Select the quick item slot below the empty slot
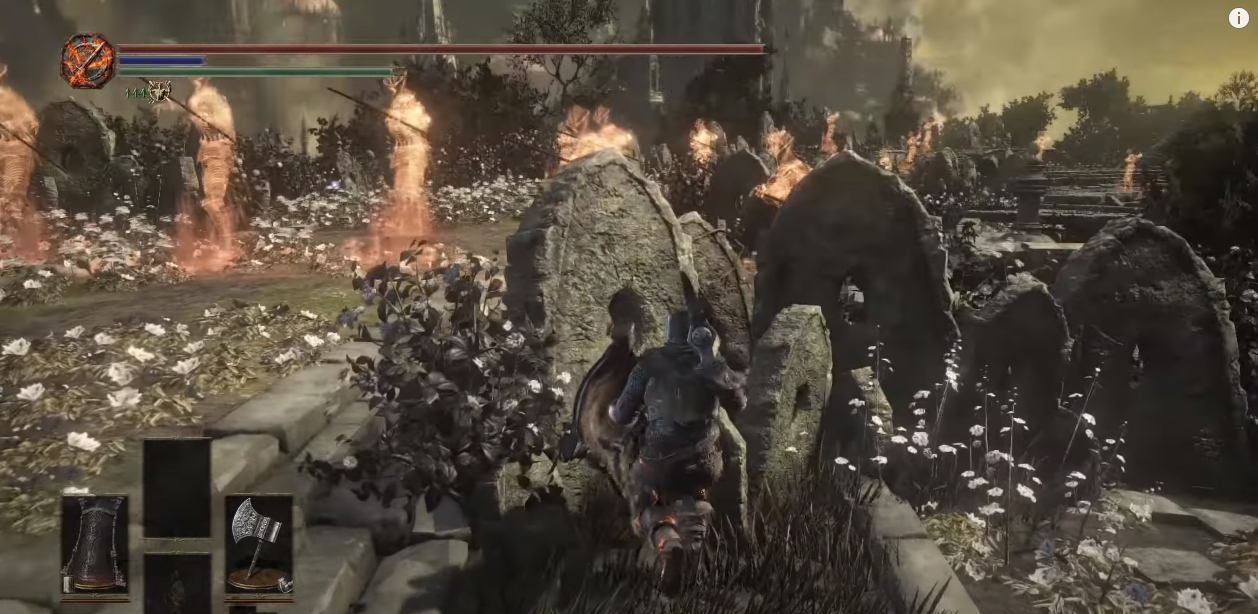The image size is (1258, 614). coord(176,584)
